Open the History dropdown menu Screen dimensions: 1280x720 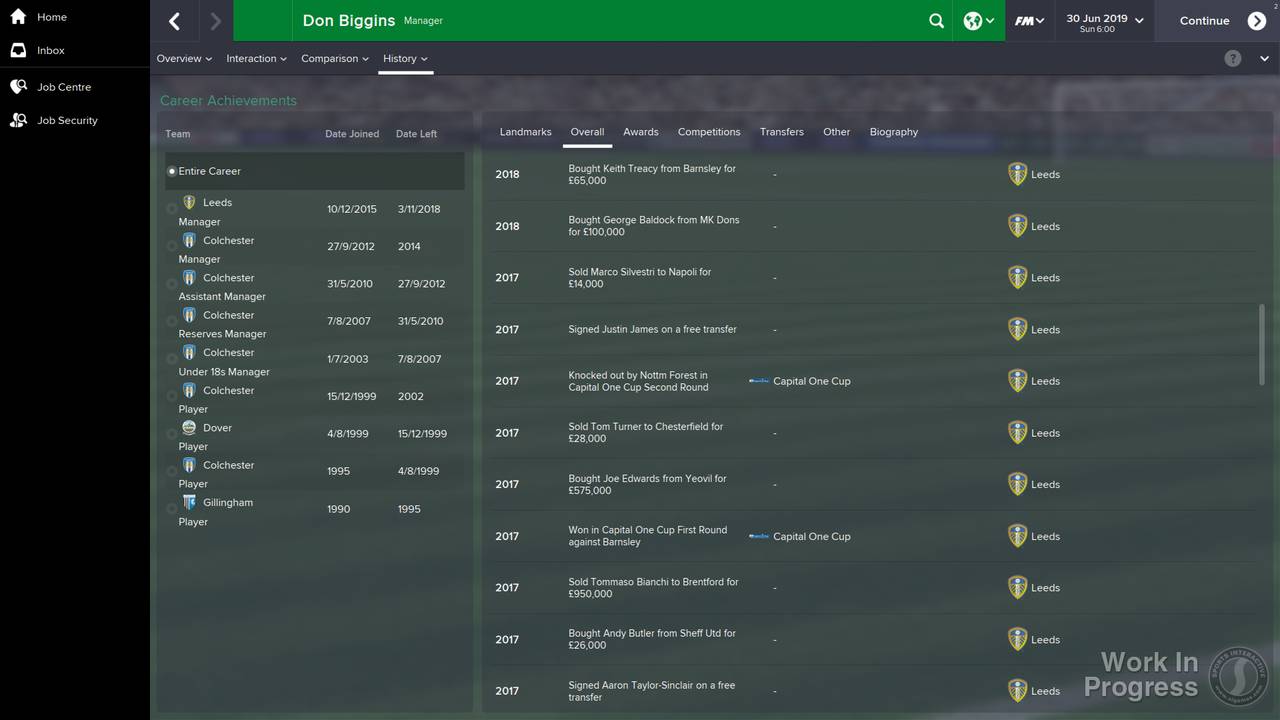tap(404, 58)
